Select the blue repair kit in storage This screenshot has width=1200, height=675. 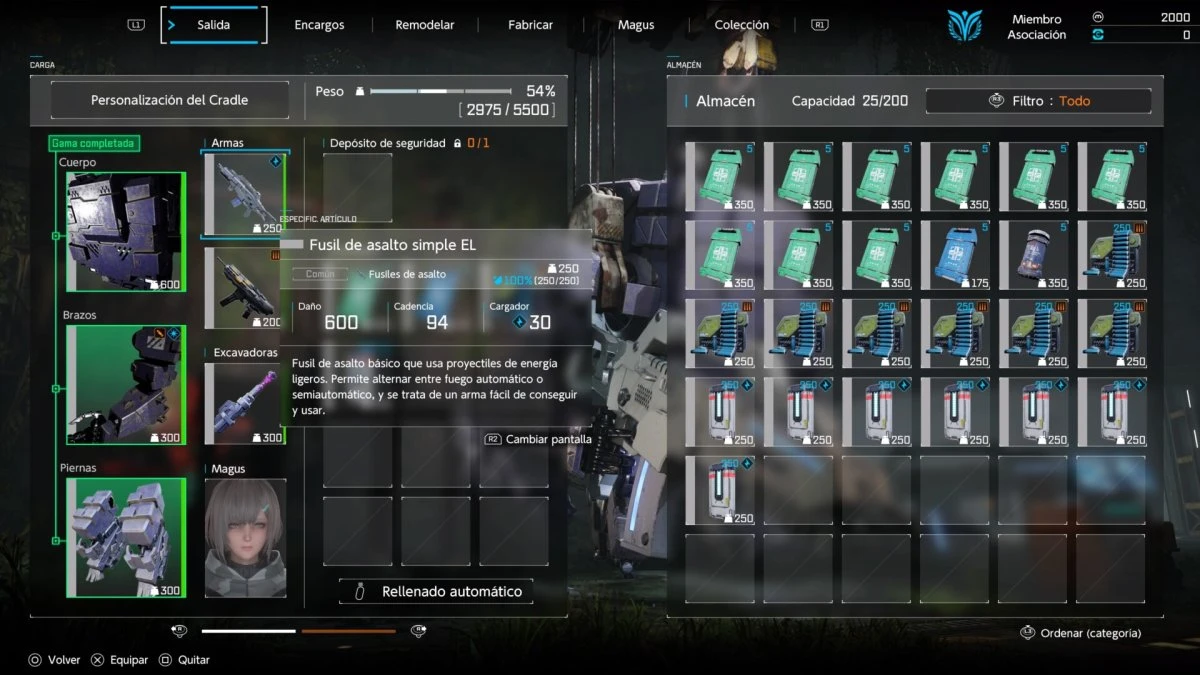click(x=955, y=255)
